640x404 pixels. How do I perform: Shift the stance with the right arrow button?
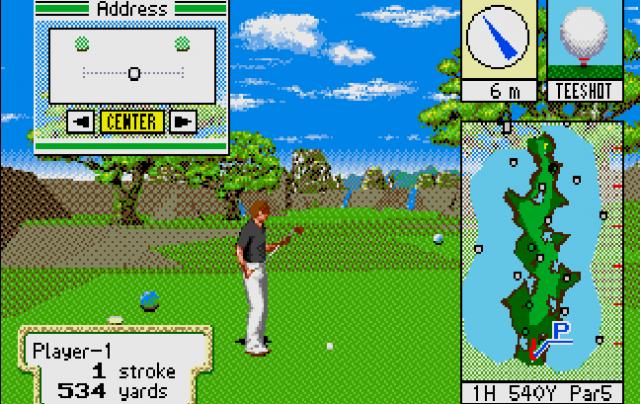(x=181, y=122)
